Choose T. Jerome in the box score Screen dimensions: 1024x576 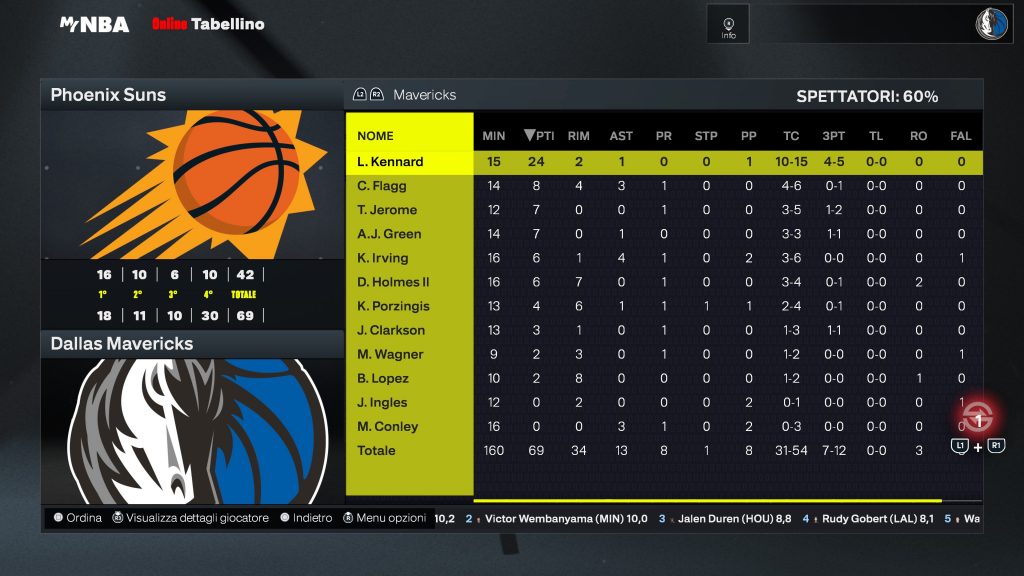point(387,210)
